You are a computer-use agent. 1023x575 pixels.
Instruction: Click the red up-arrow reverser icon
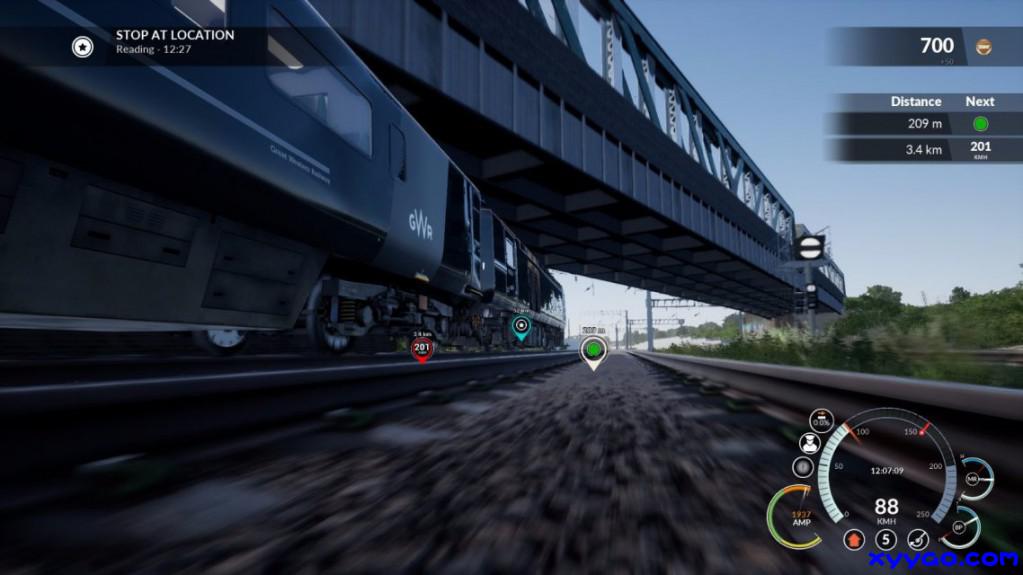(853, 540)
